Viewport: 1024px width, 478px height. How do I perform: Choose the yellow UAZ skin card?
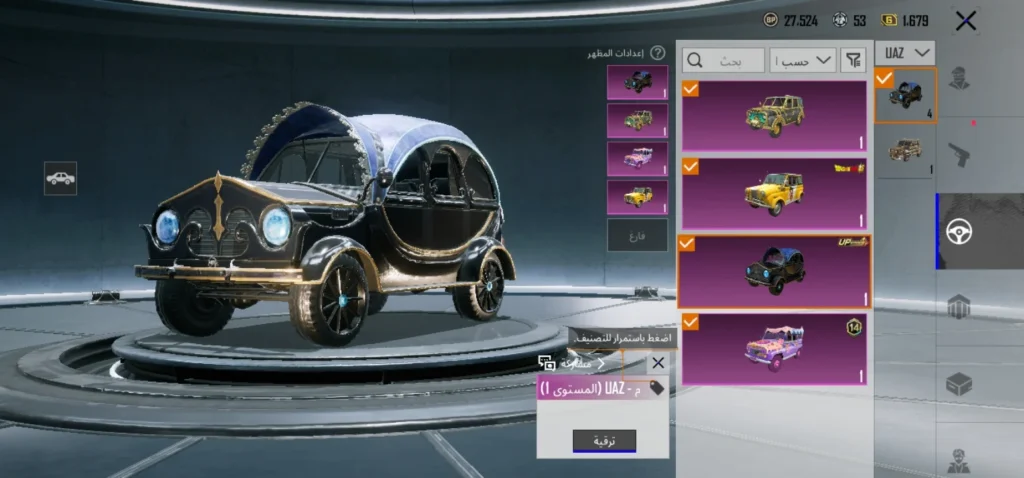[x=774, y=193]
